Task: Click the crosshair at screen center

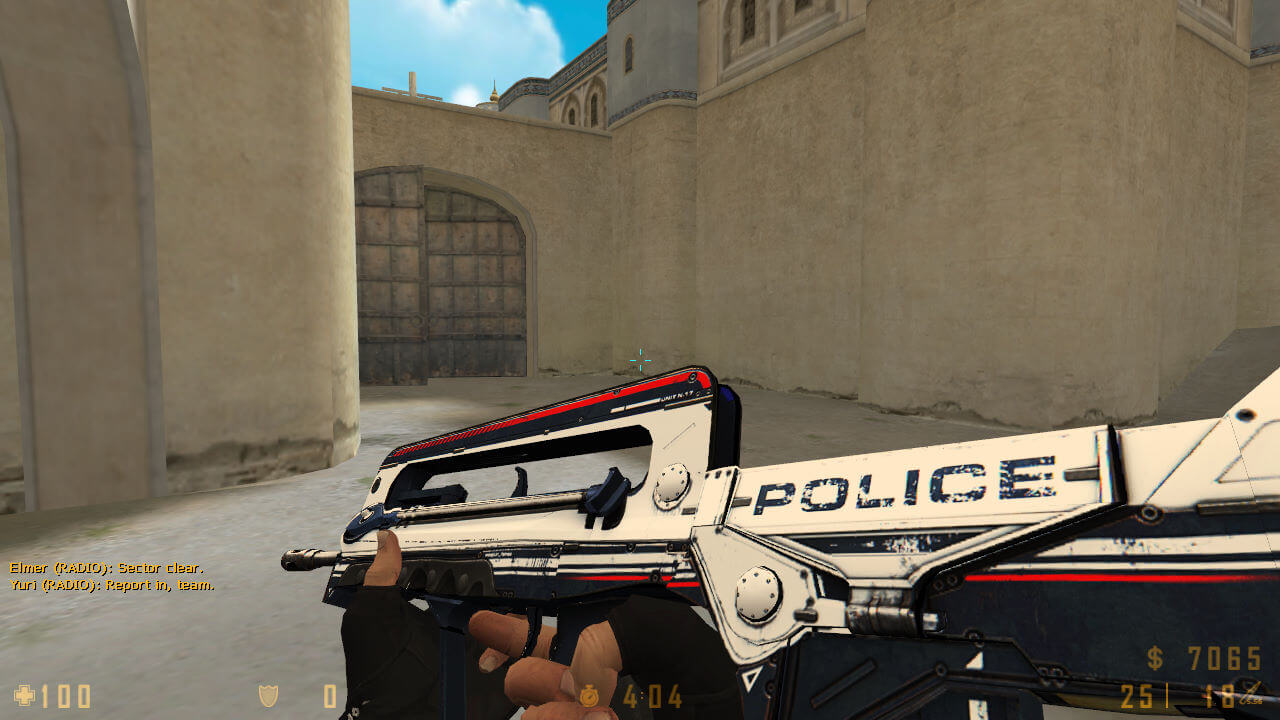Action: 640,360
